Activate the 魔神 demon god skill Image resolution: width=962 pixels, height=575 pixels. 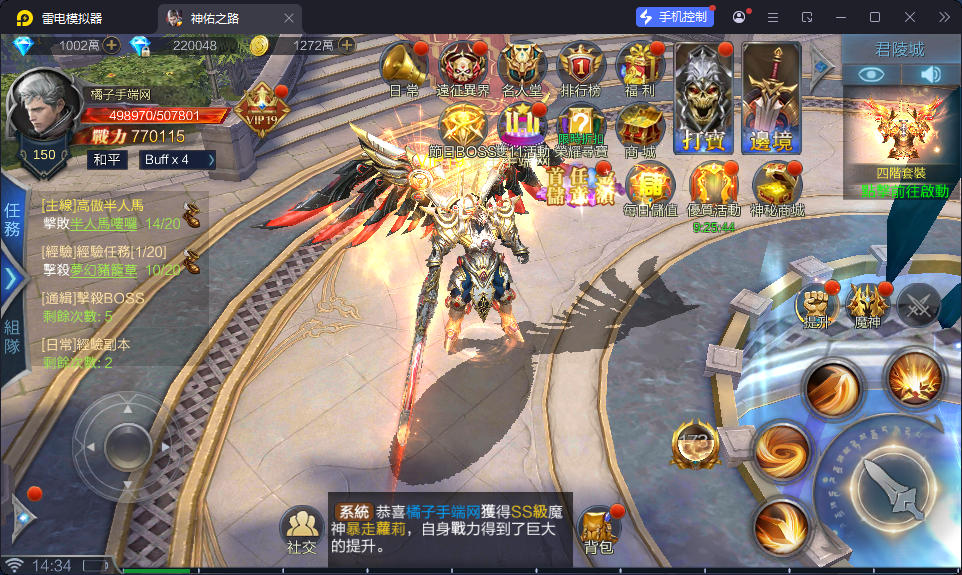tap(867, 304)
